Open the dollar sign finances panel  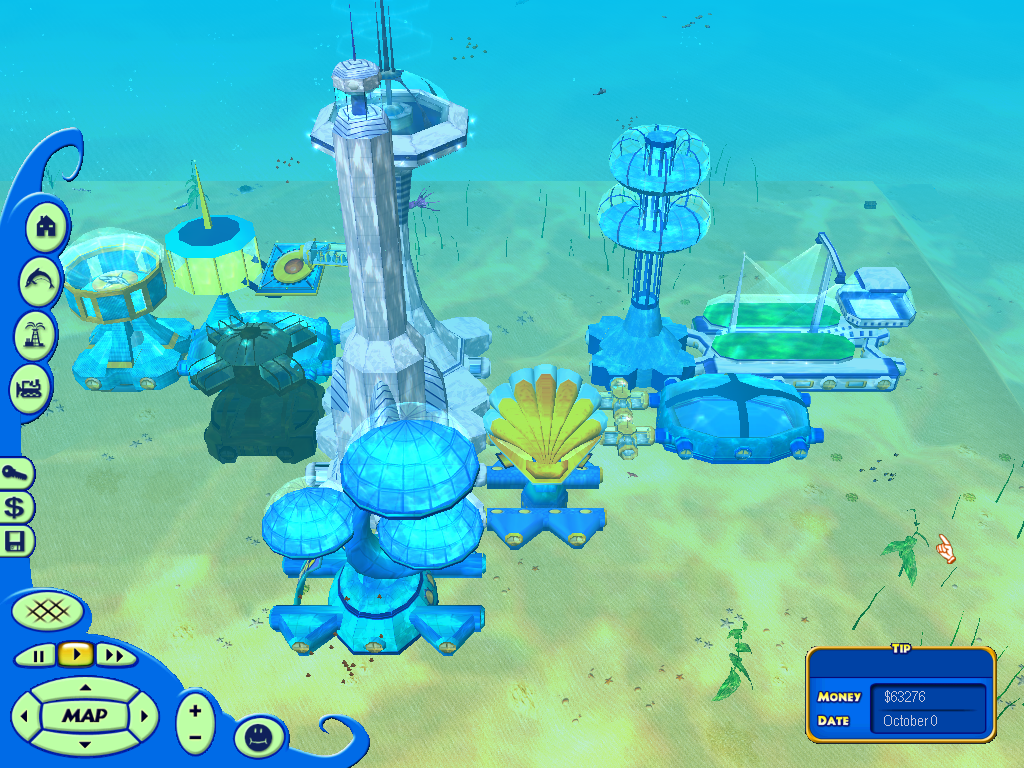16,507
